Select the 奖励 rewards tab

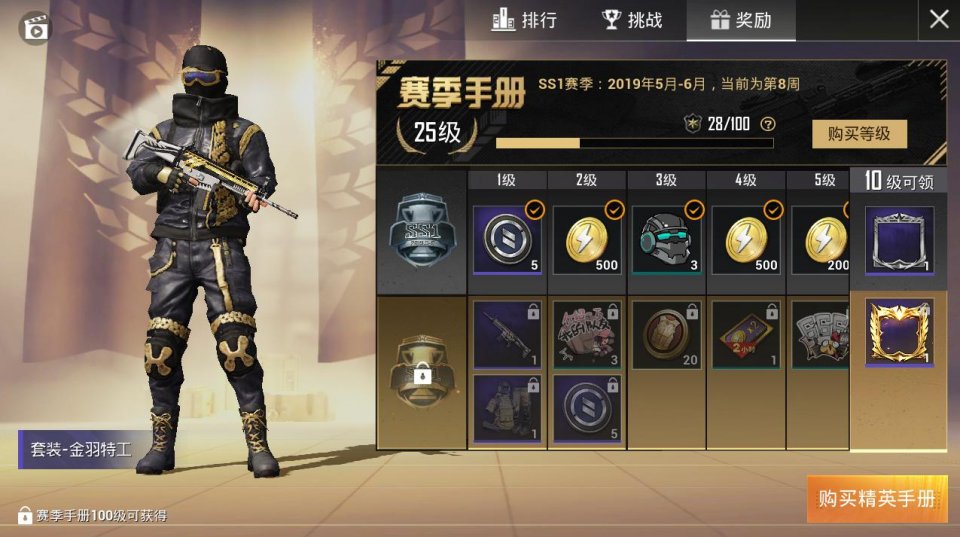740,20
